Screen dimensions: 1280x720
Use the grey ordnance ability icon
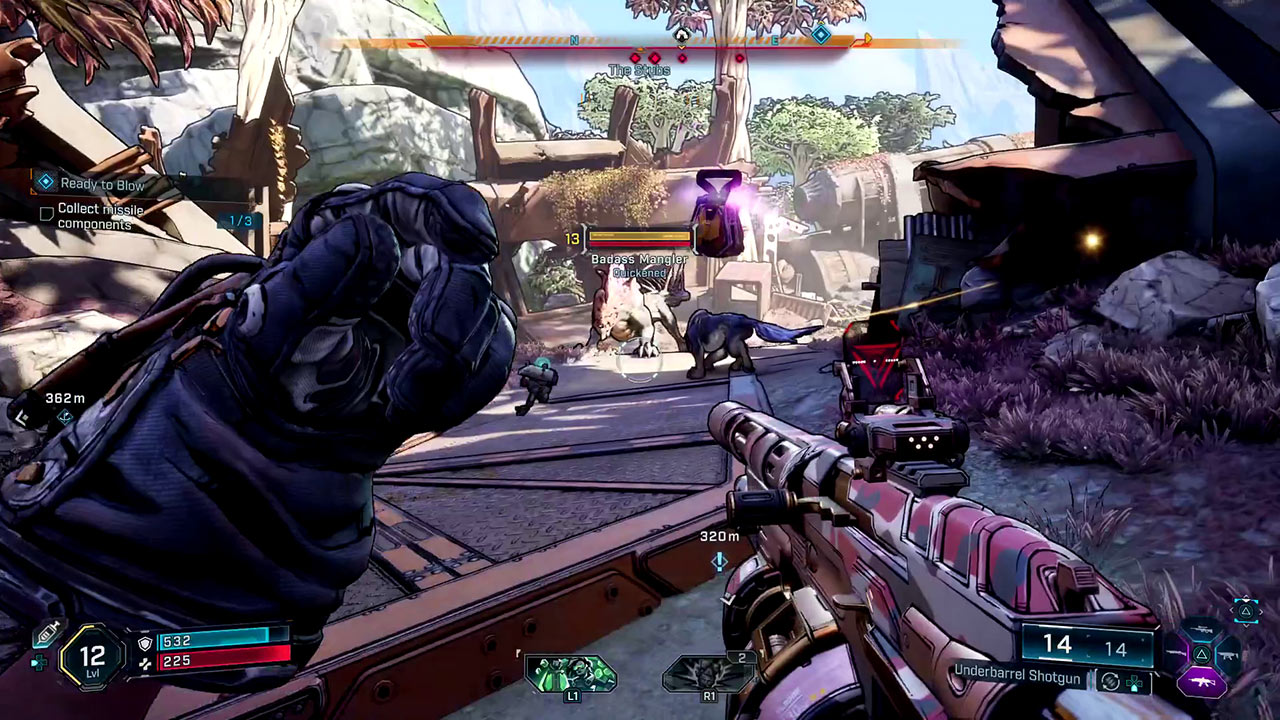pos(707,673)
